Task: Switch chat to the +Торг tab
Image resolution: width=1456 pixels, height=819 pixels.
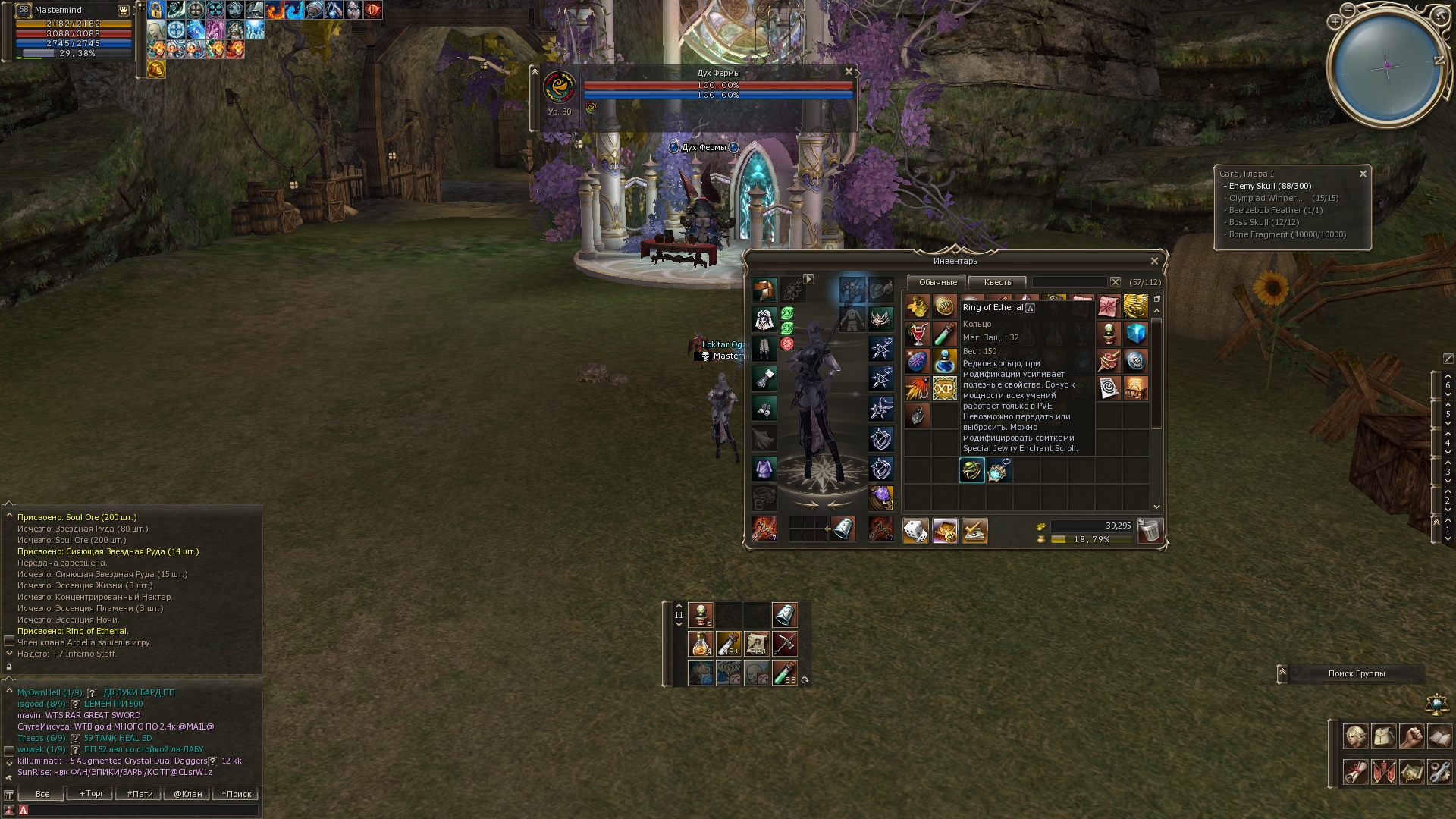Action: [91, 794]
